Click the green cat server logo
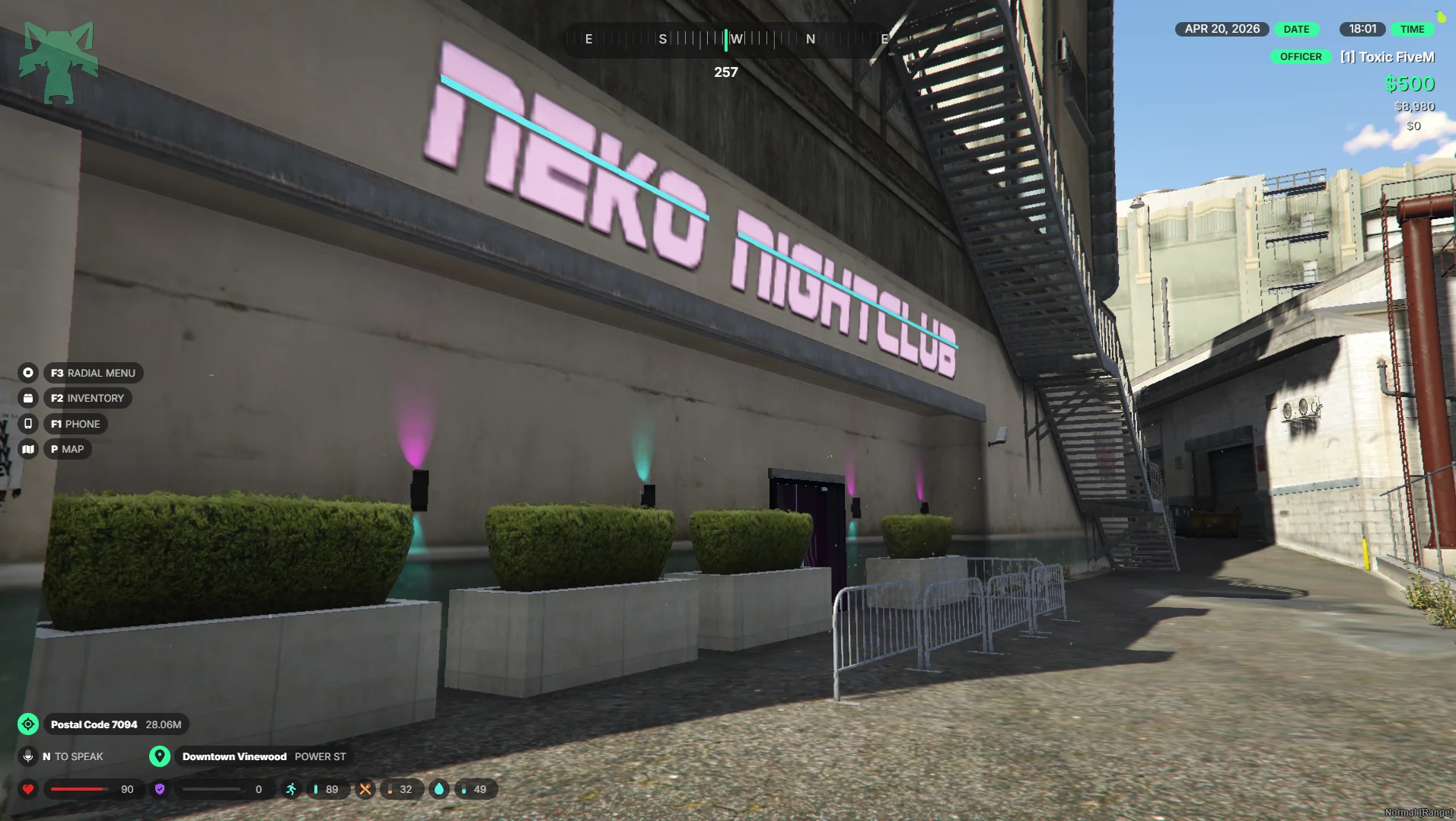Screen dimensions: 1456x821 coord(59,62)
